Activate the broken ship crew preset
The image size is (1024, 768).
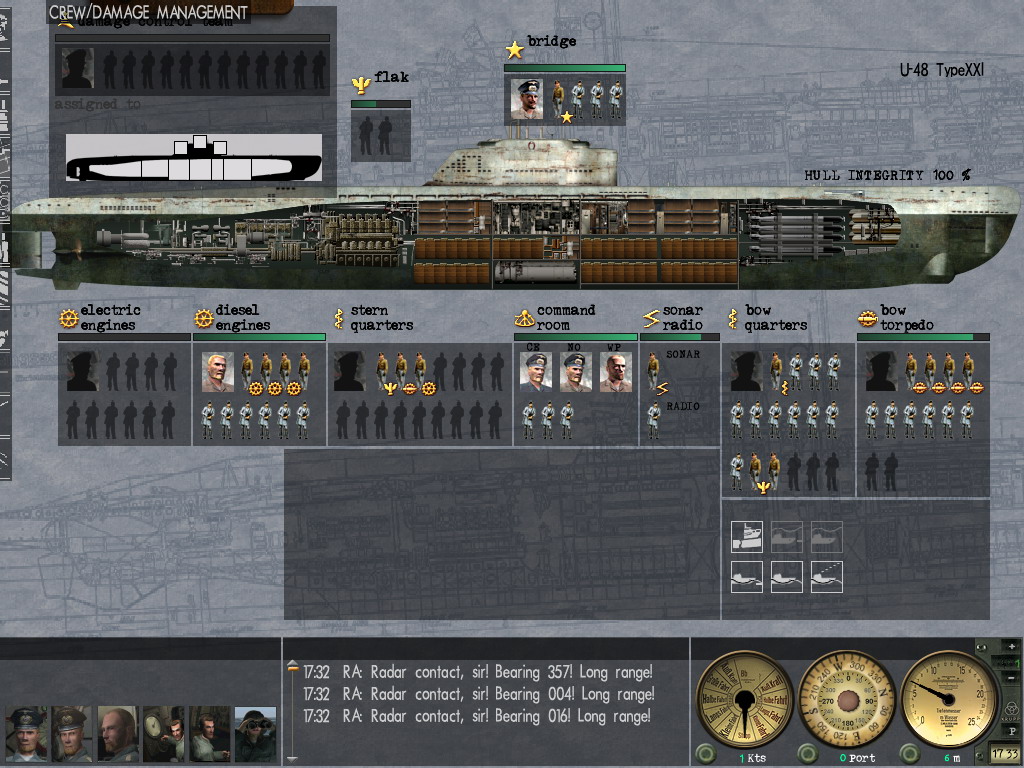tap(747, 537)
